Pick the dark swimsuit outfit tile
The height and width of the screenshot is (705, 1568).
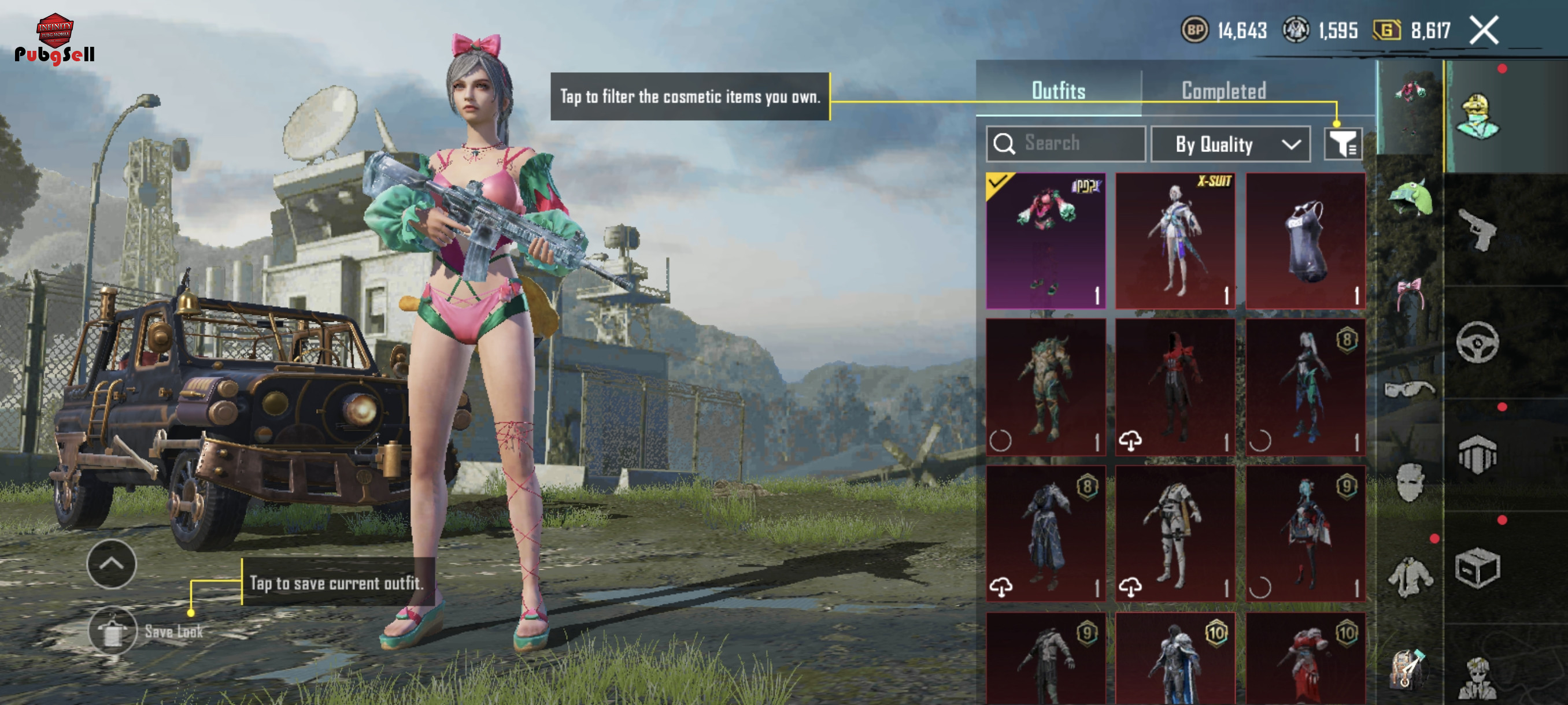tap(1304, 240)
